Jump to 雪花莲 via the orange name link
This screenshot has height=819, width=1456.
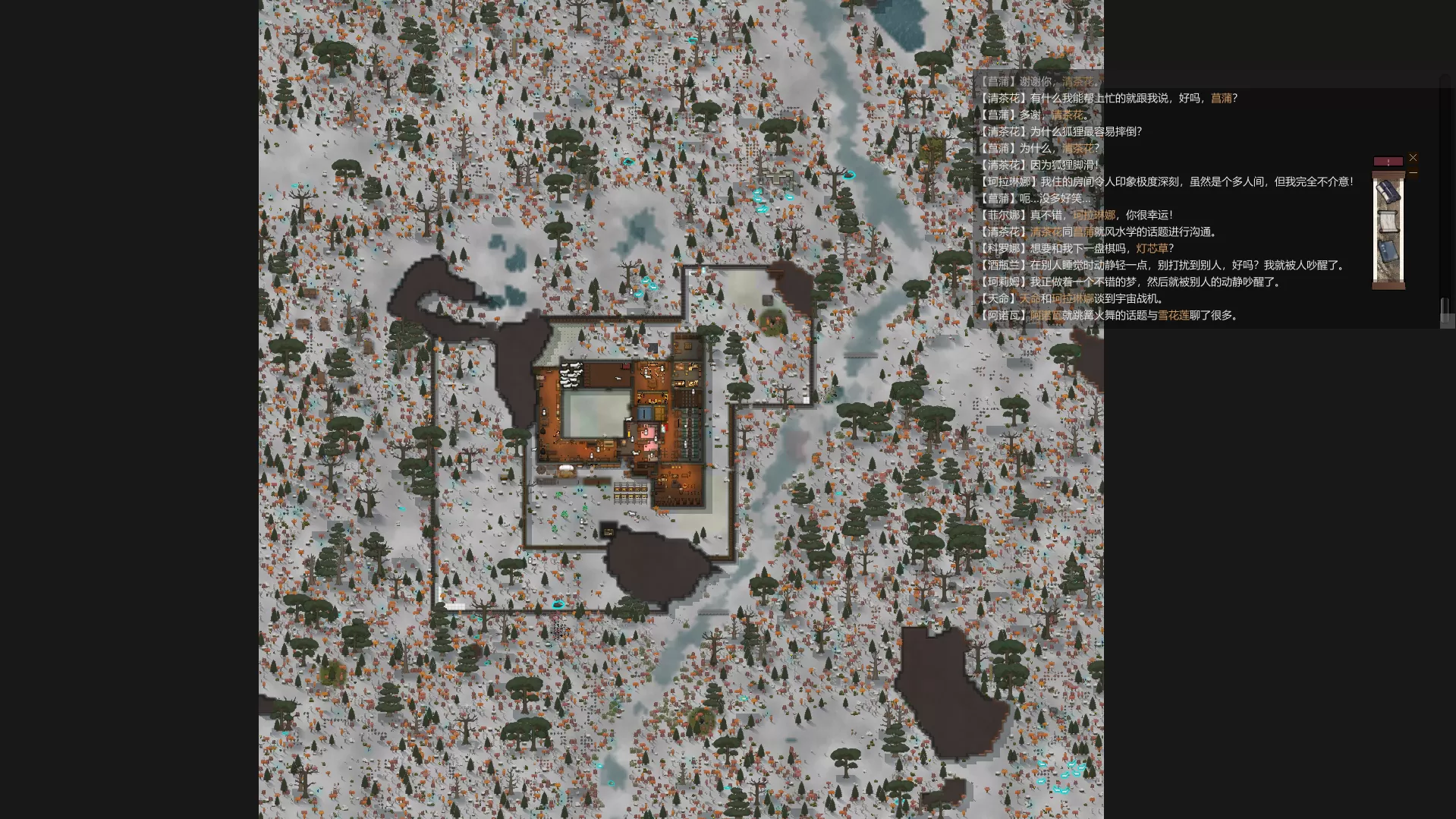point(1173,315)
